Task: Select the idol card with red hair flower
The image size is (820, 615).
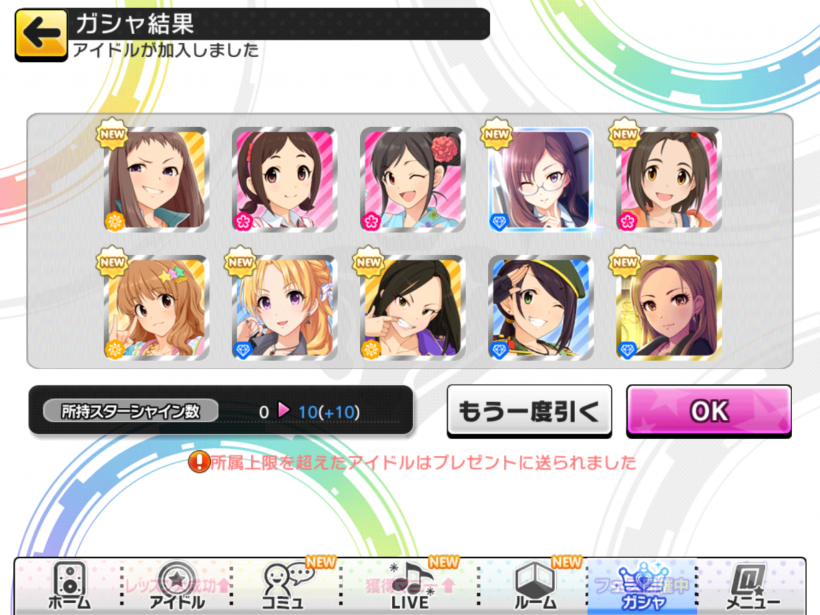Action: 412,180
